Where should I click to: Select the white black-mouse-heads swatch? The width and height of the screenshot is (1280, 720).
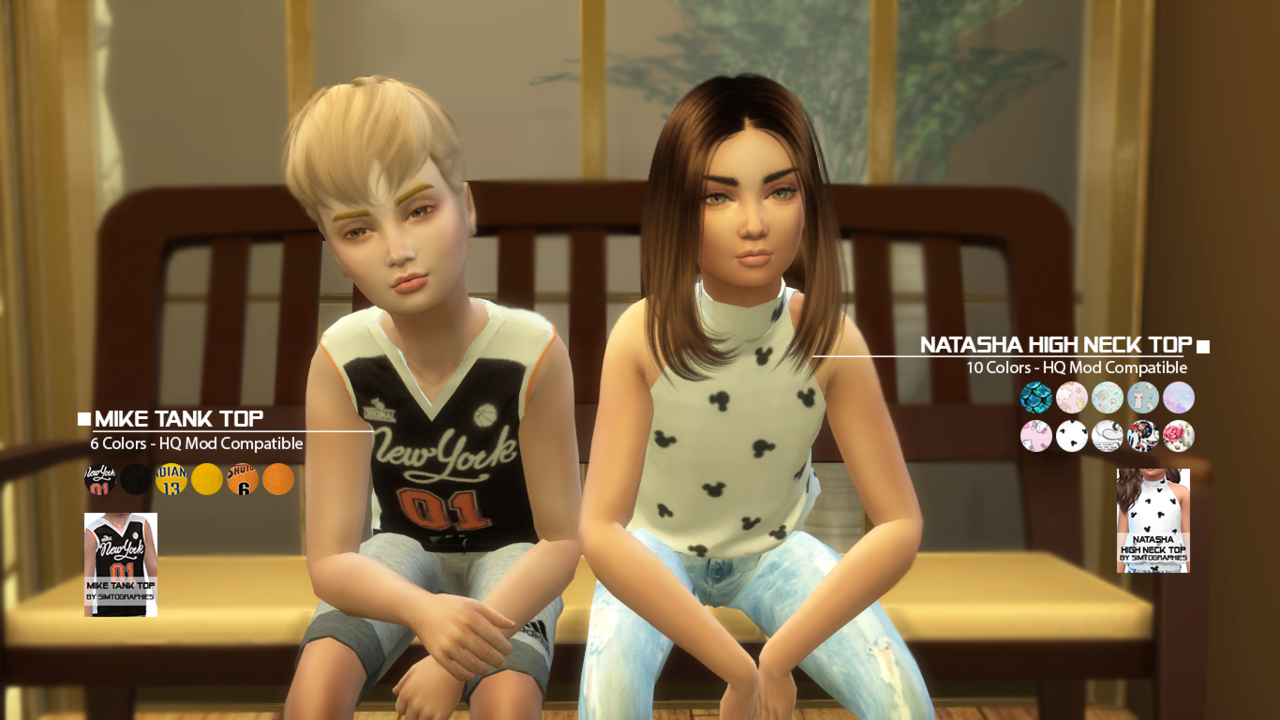point(1072,436)
